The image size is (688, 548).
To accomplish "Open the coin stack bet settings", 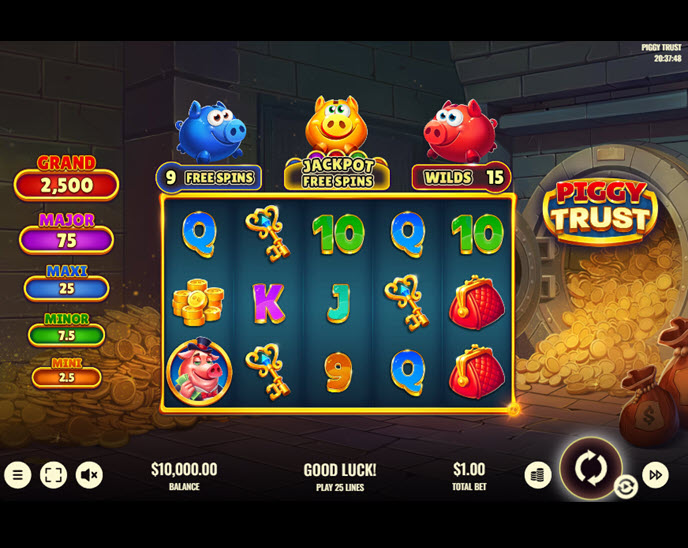I will (538, 475).
